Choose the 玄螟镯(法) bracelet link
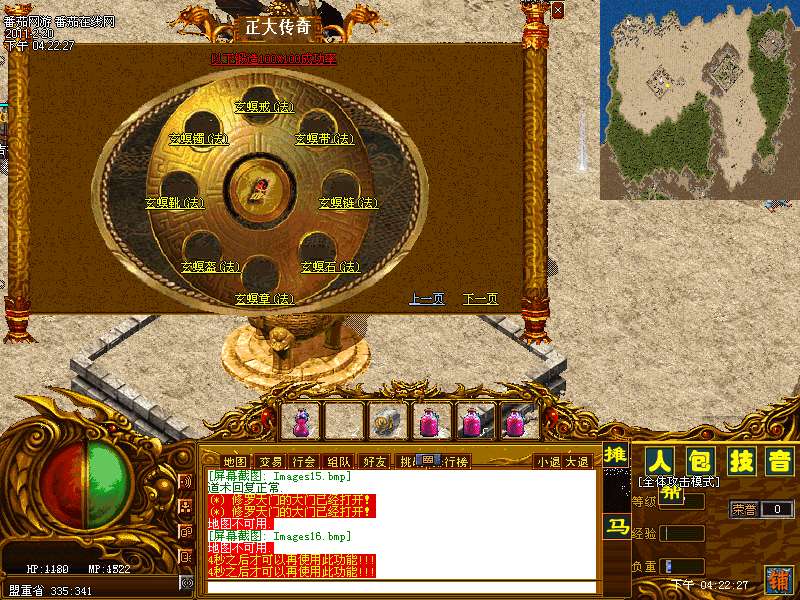Viewport: 800px width, 600px height. pos(198,139)
